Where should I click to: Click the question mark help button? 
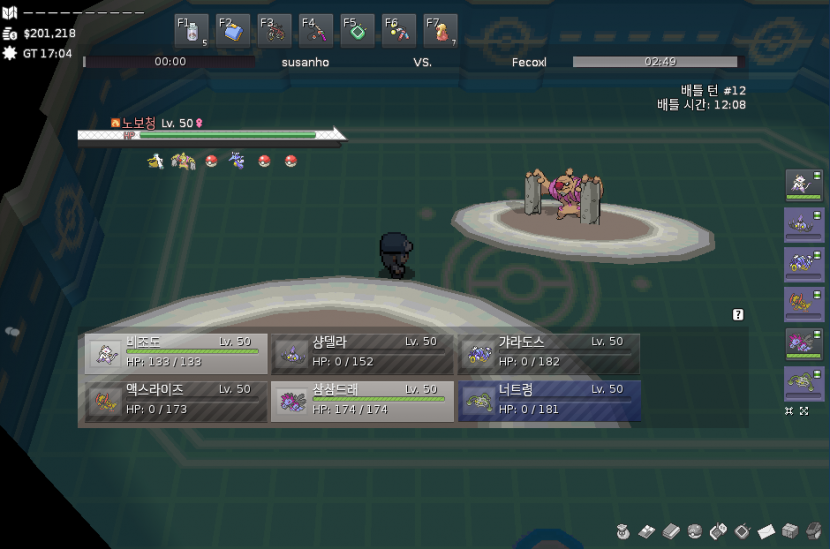738,315
